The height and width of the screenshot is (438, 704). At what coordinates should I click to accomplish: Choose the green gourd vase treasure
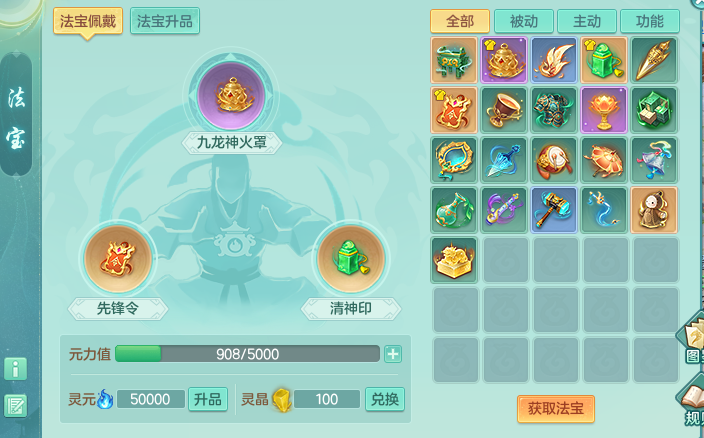tap(454, 209)
